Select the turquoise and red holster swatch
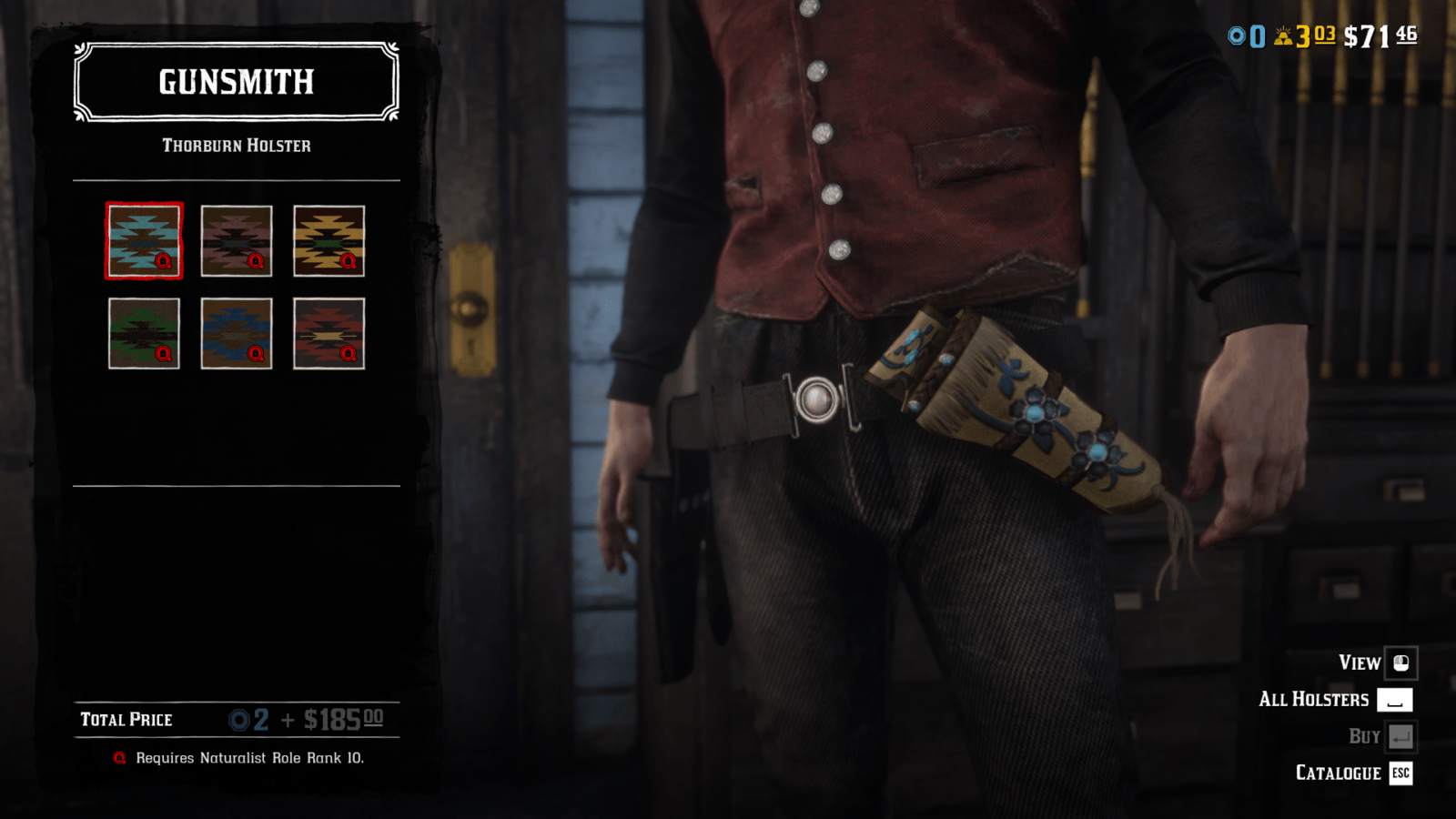This screenshot has height=819, width=1456. coord(144,240)
